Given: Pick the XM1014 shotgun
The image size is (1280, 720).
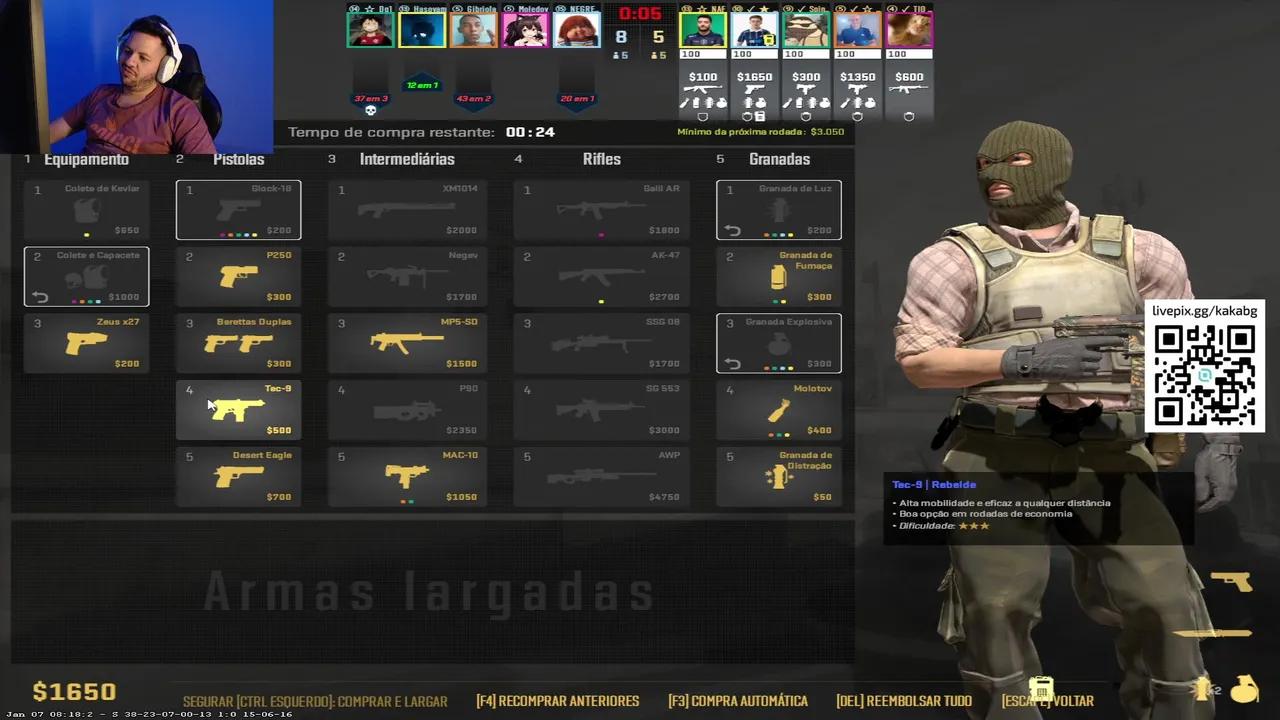Looking at the screenshot, I should tap(407, 210).
